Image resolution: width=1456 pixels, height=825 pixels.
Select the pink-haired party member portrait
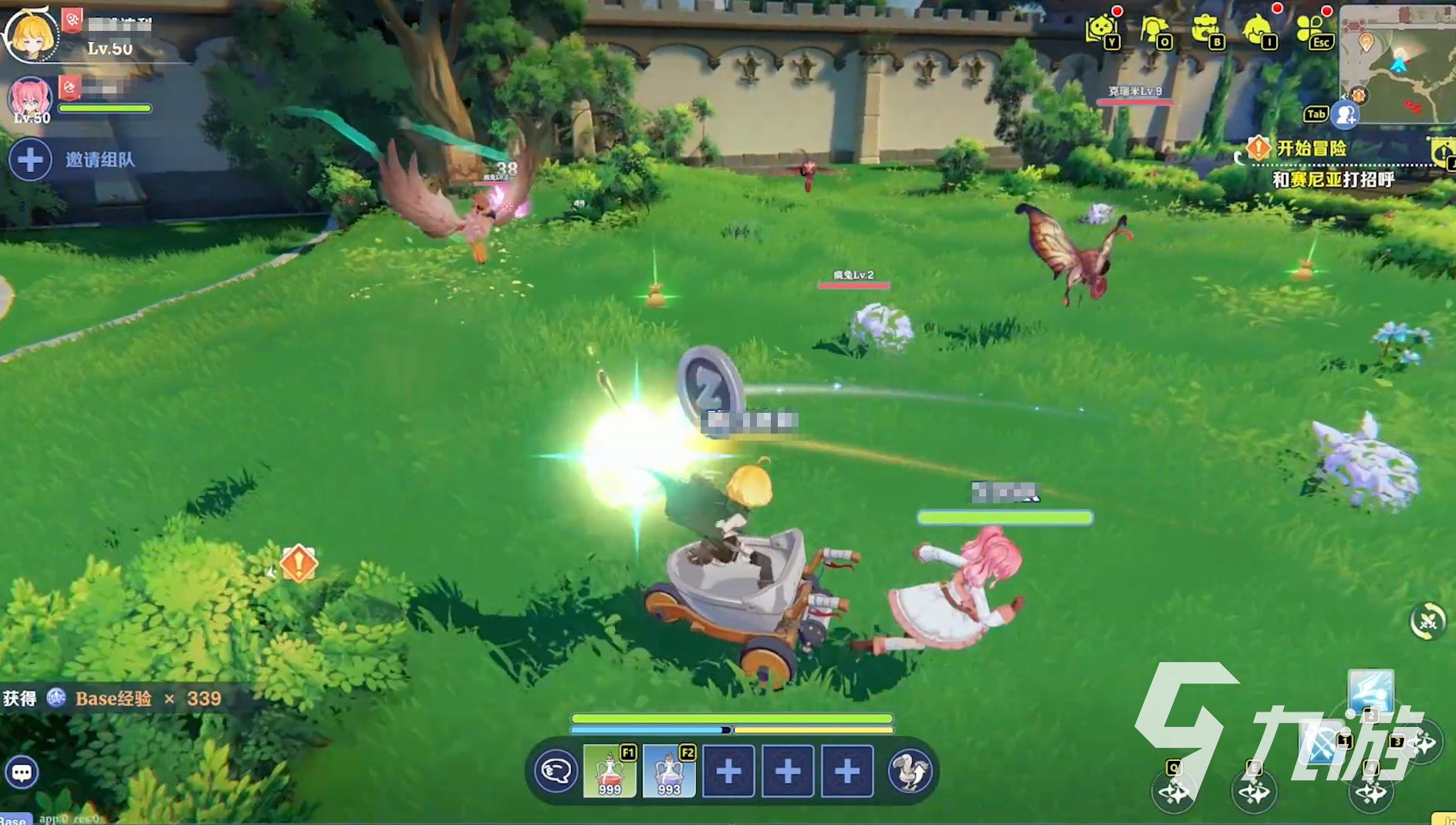tap(31, 99)
